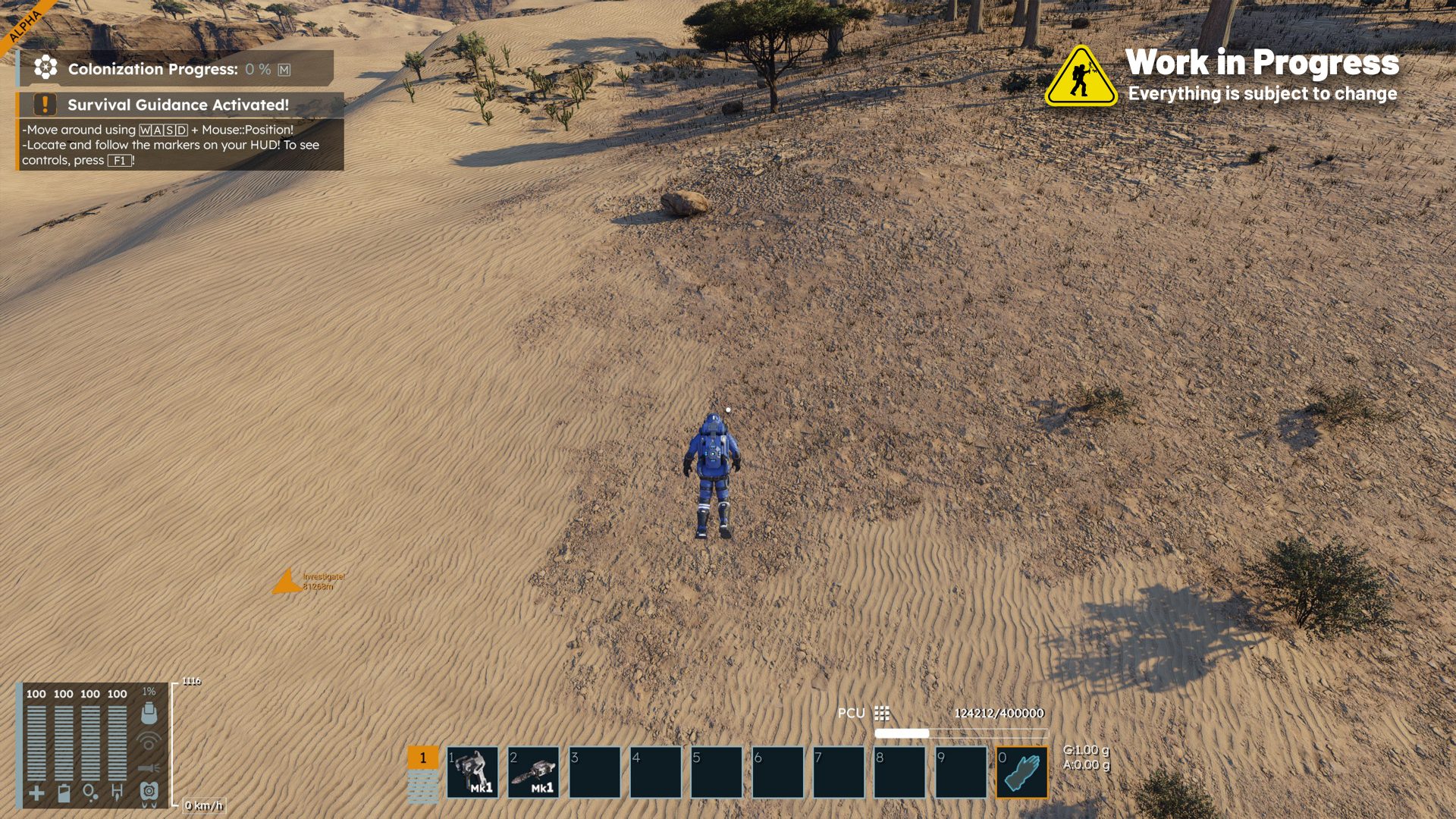Click the orange Investigate waypoint marker
The height and width of the screenshot is (819, 1456).
pyautogui.click(x=286, y=582)
